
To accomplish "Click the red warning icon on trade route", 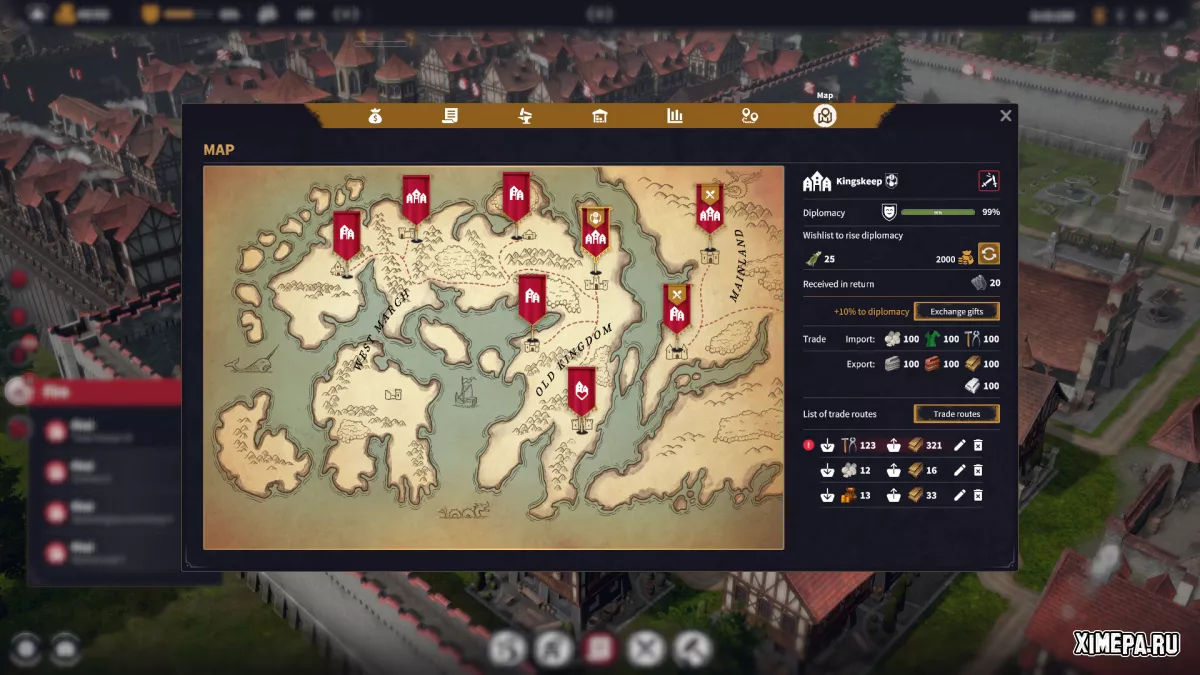I will point(809,445).
